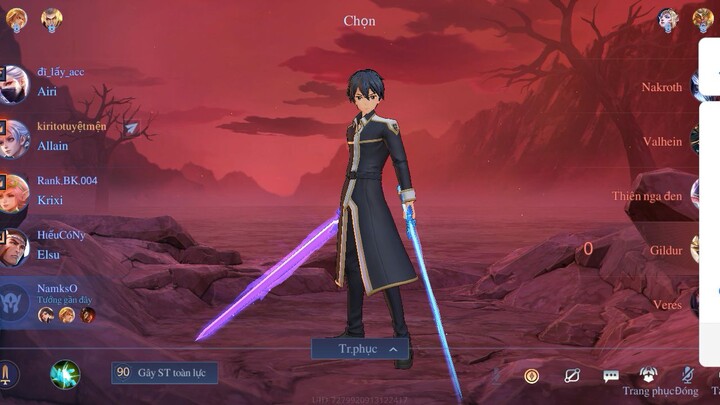Open the Gây ST toàn lực rune setup

[x=164, y=372]
